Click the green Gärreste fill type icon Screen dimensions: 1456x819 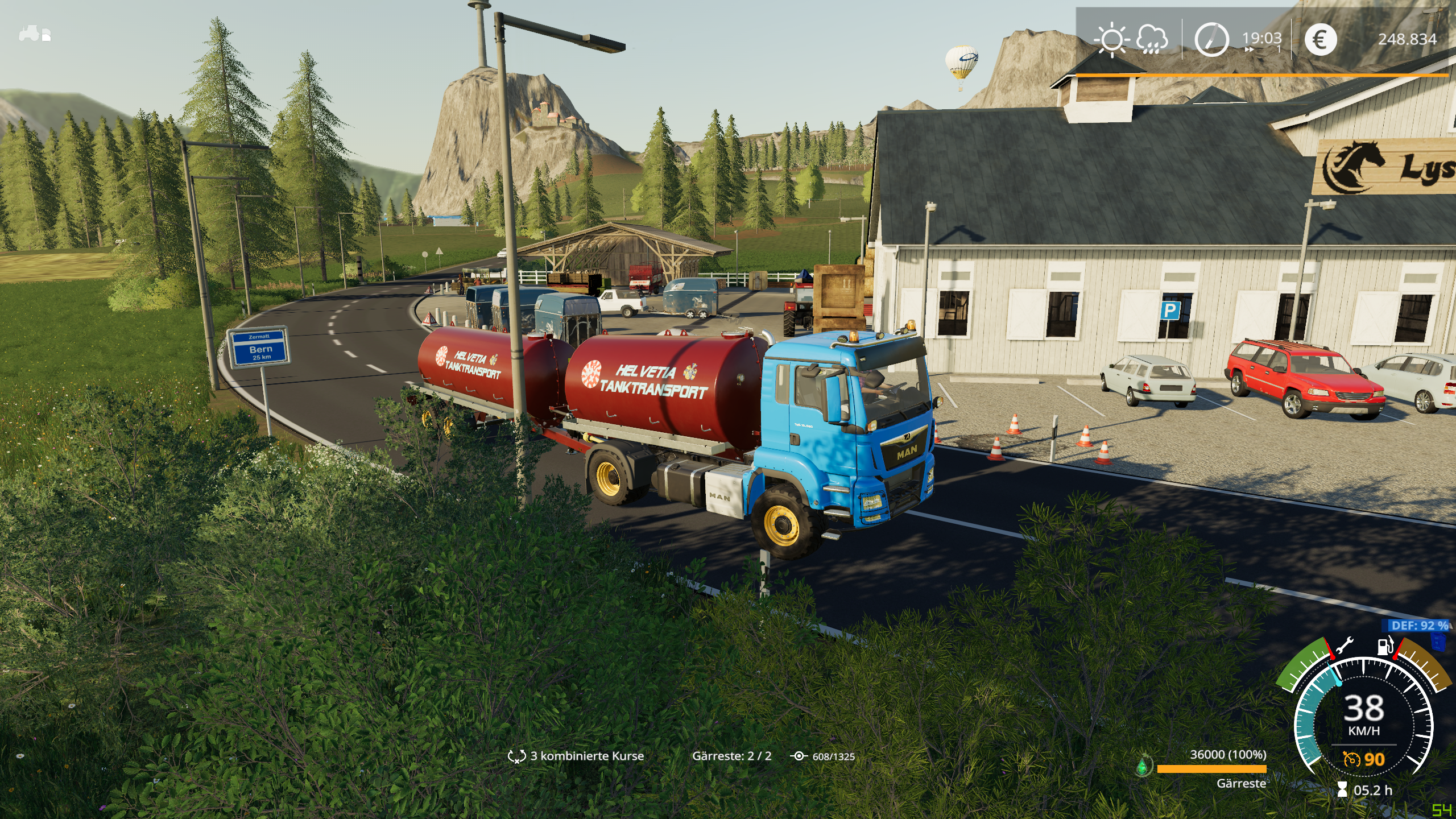click(x=1143, y=766)
